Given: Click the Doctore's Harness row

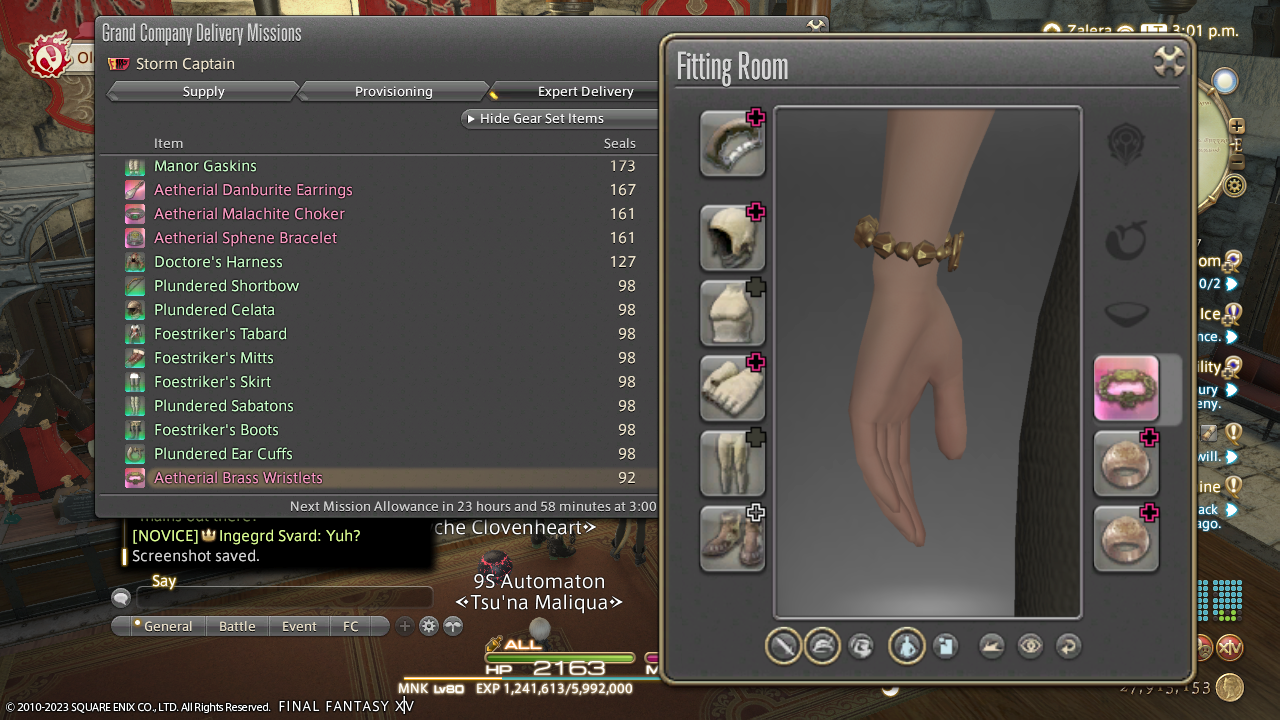Looking at the screenshot, I should [x=218, y=262].
